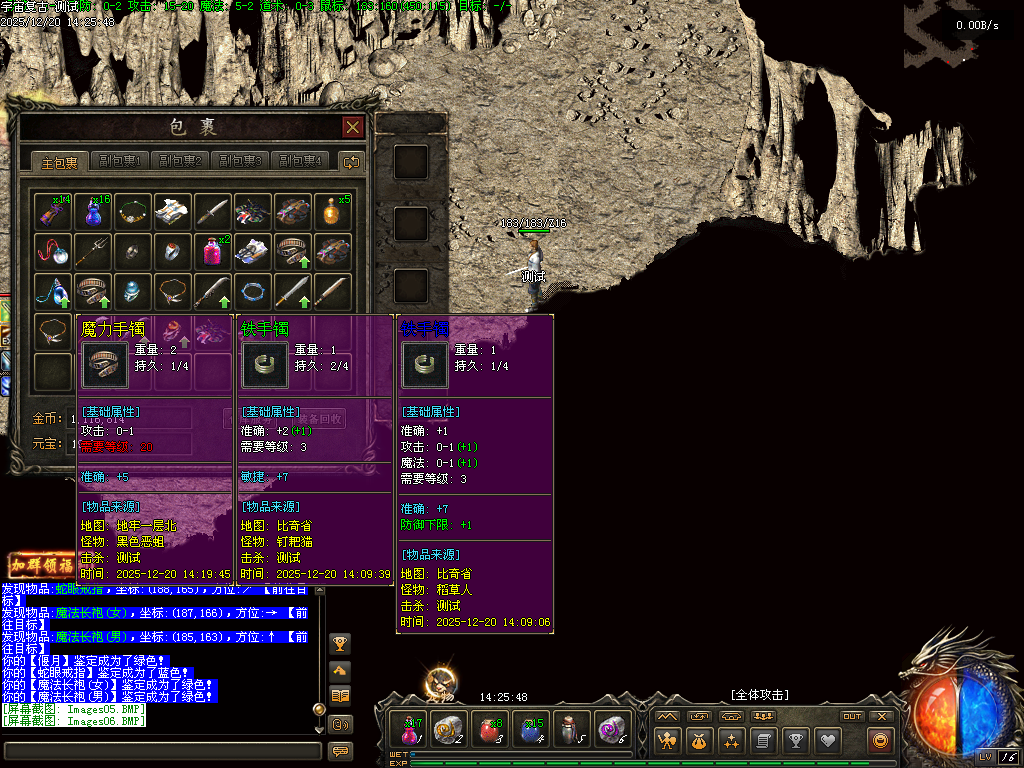Open the character panel from the bottom bar
The image size is (1024, 768).
pyautogui.click(x=667, y=741)
